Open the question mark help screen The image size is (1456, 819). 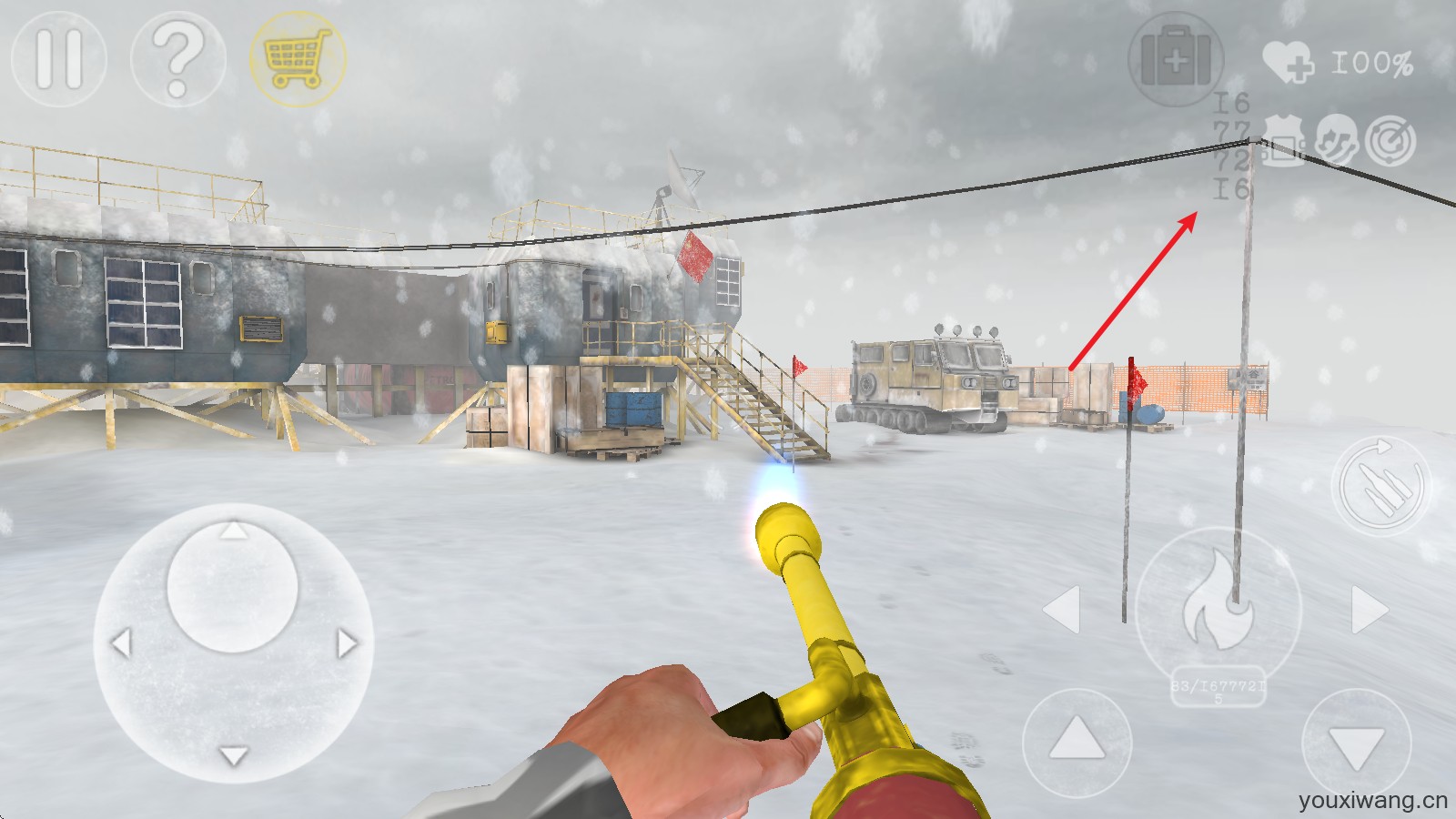(177, 59)
